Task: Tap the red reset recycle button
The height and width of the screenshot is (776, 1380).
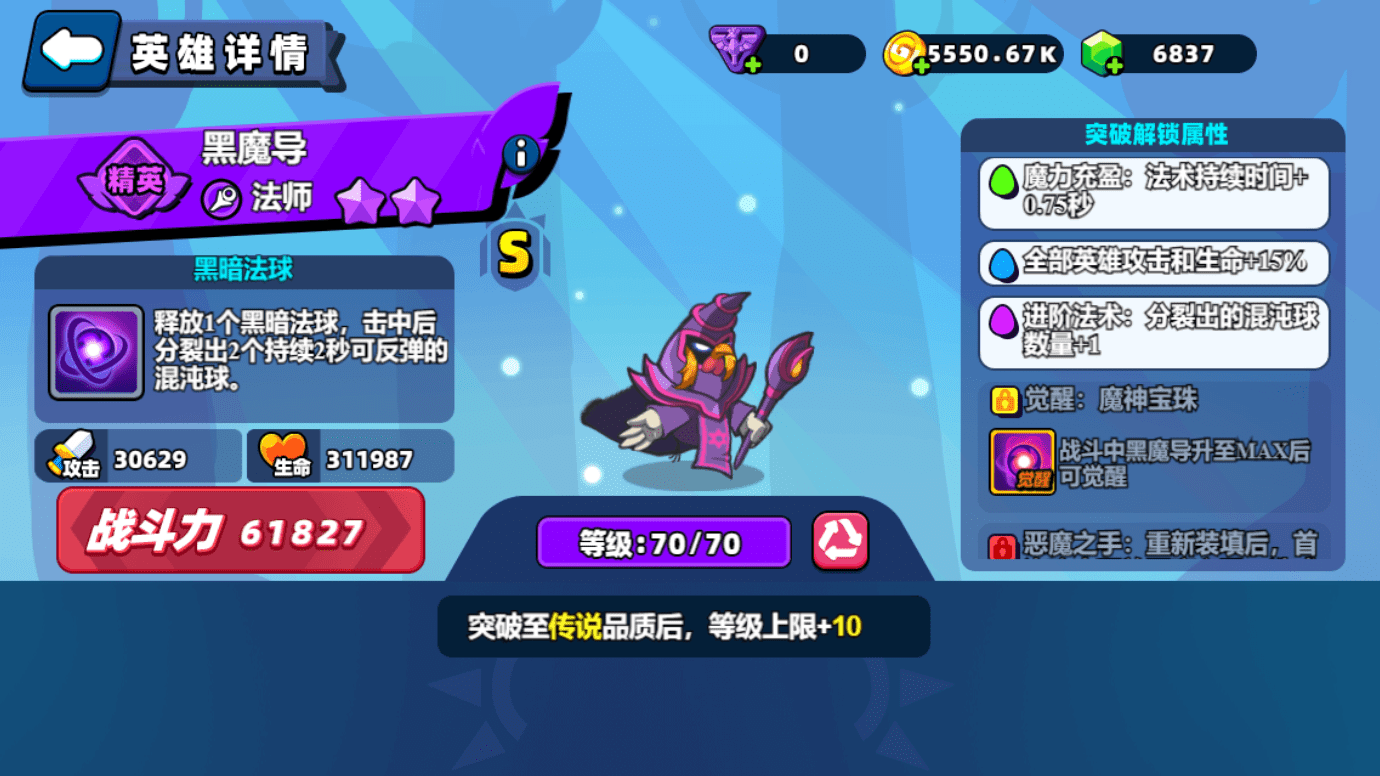Action: tap(840, 541)
